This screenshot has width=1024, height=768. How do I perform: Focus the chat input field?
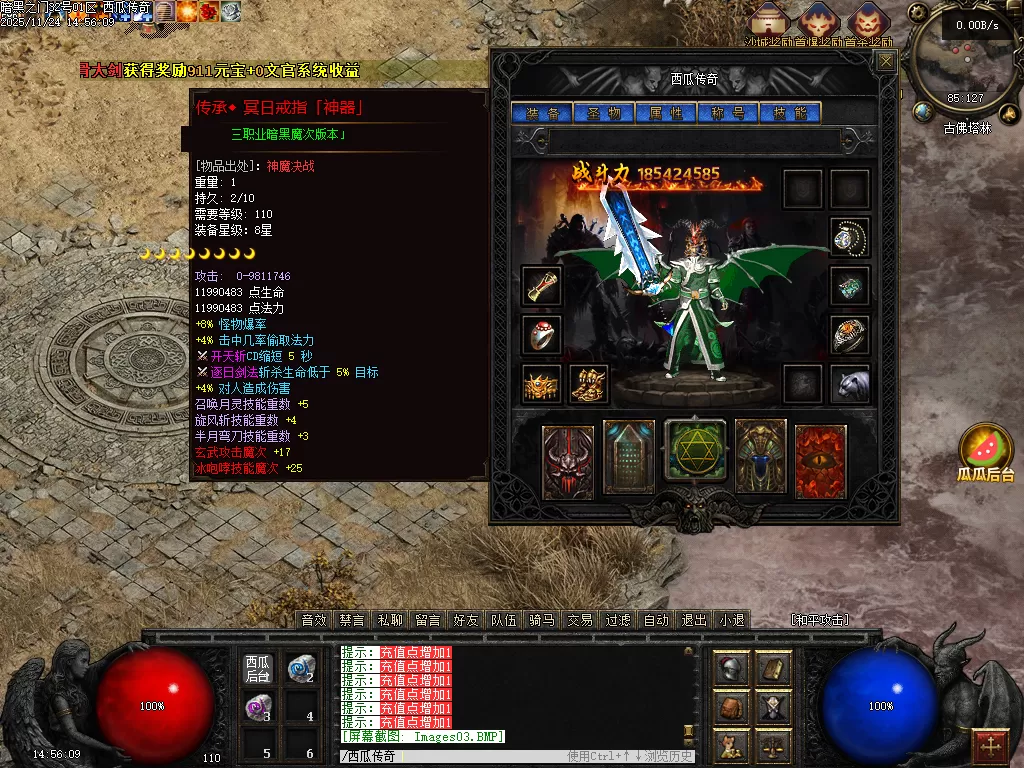tap(450, 756)
